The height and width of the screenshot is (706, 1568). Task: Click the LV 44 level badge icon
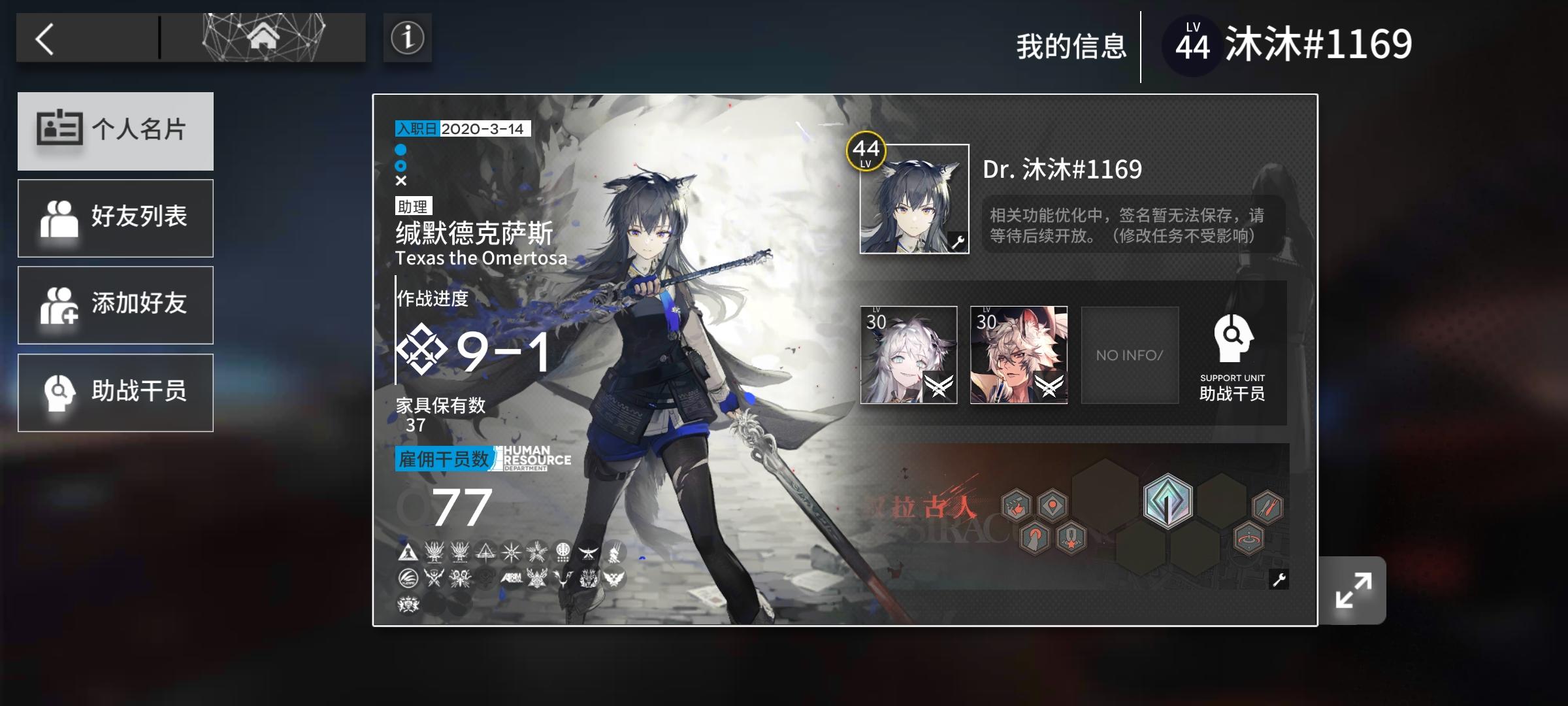(x=1192, y=43)
